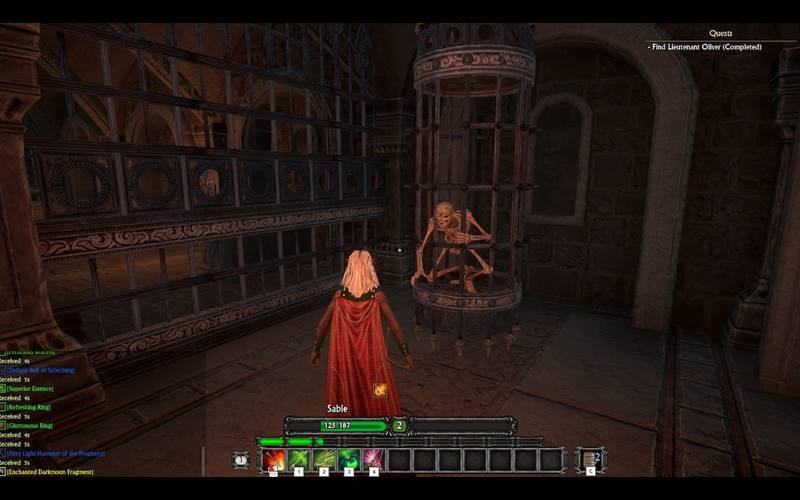
Task: Activate the pink burst skill in slot 4
Action: (374, 460)
